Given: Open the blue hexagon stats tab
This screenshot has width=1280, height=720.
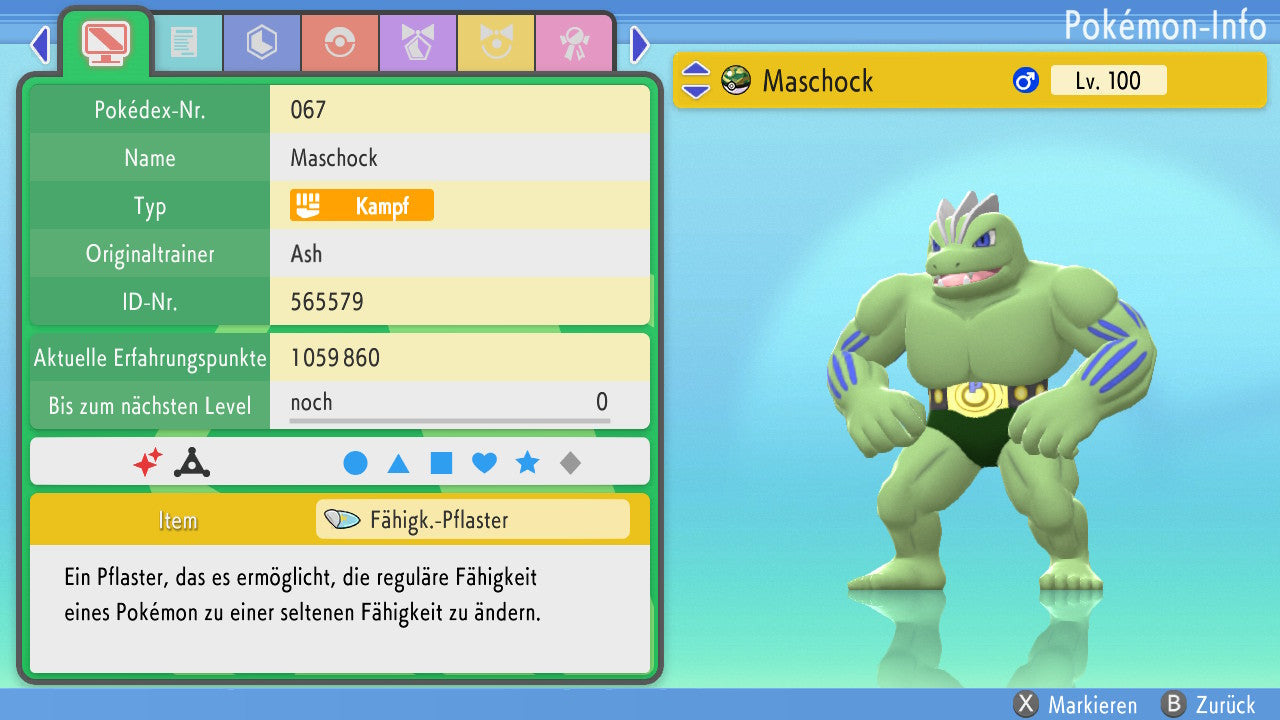Looking at the screenshot, I should [261, 41].
